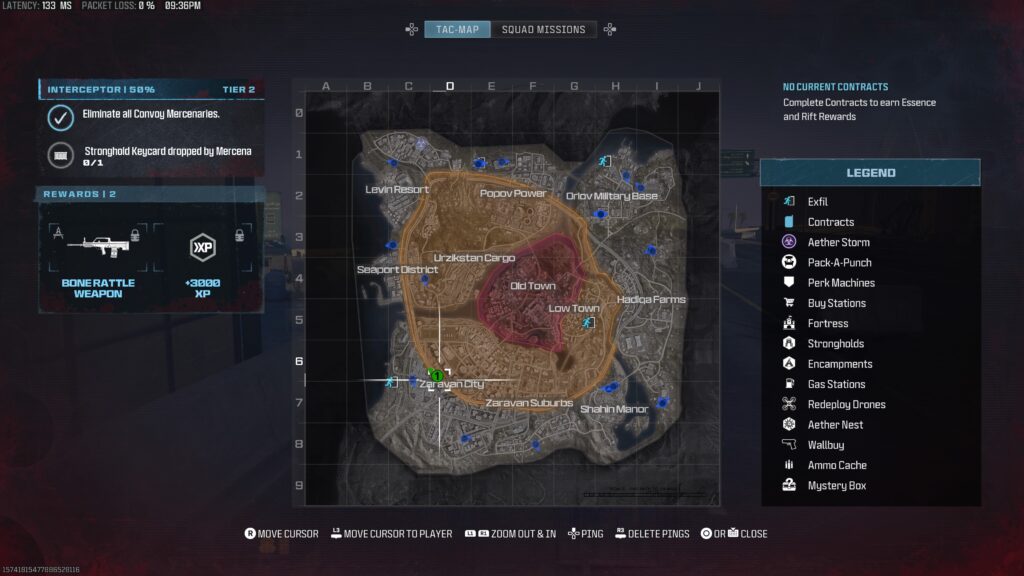Choose Aether Nest legend entry
The width and height of the screenshot is (1024, 576).
pyautogui.click(x=835, y=425)
